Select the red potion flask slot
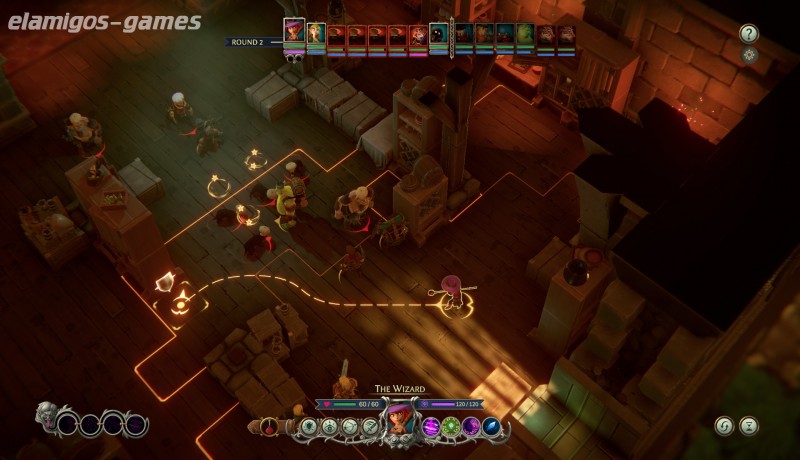The height and width of the screenshot is (460, 800). (x=270, y=427)
